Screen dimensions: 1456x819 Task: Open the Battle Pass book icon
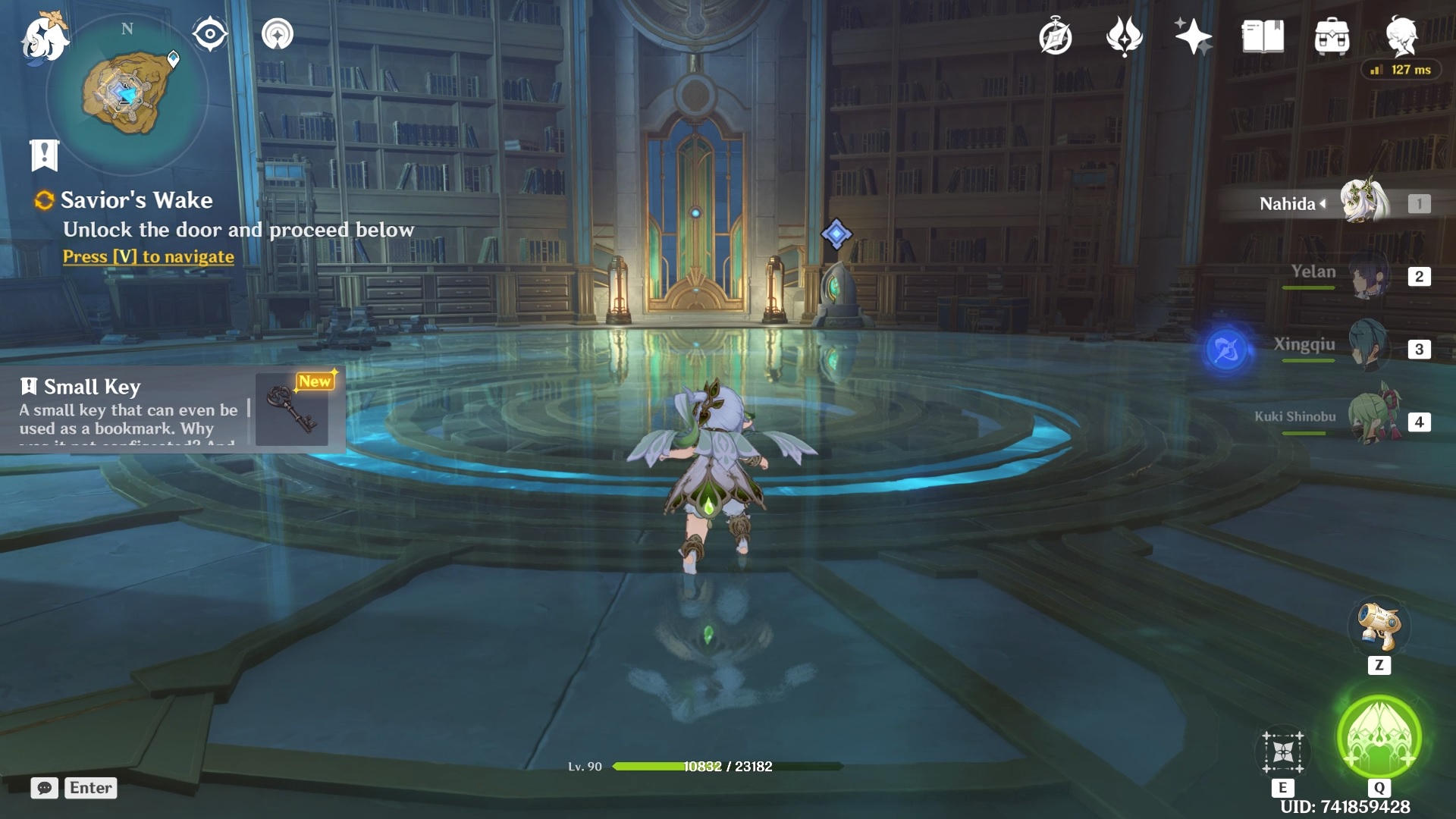click(1263, 36)
